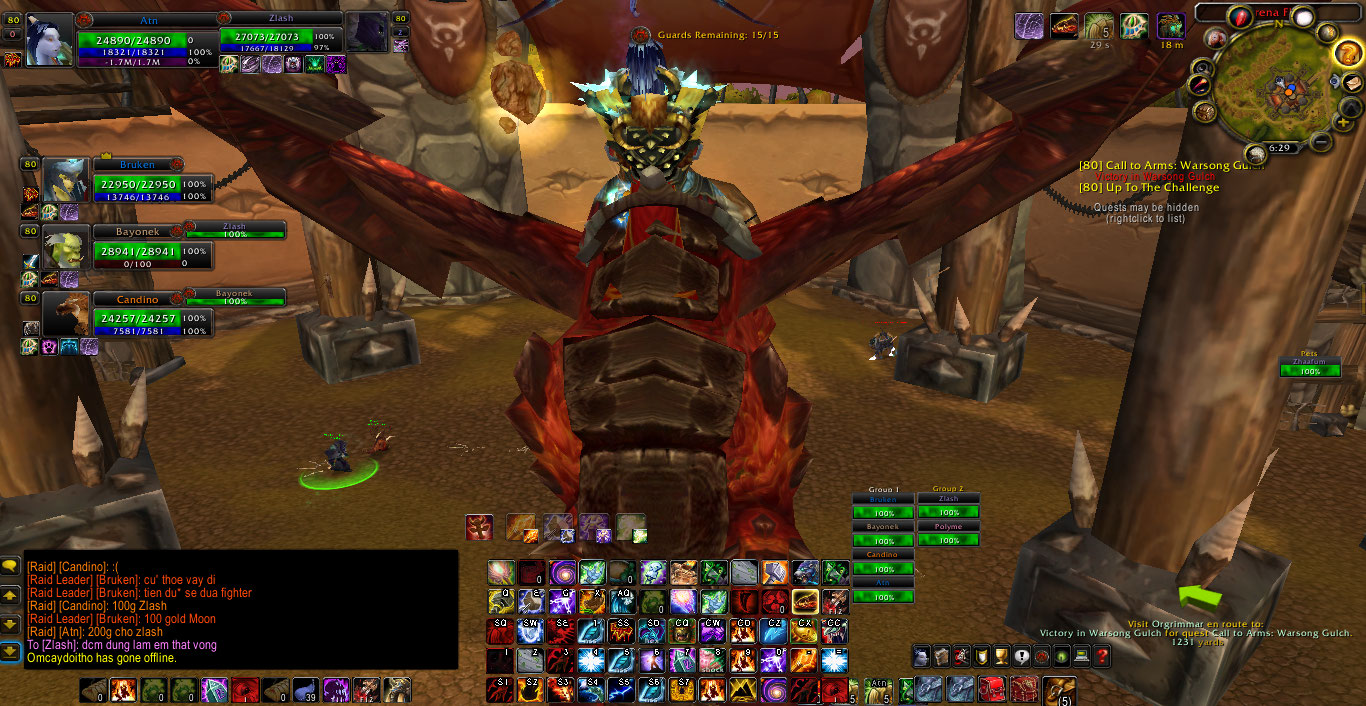
Task: Select Bruken's party frame
Action: pyautogui.click(x=138, y=185)
